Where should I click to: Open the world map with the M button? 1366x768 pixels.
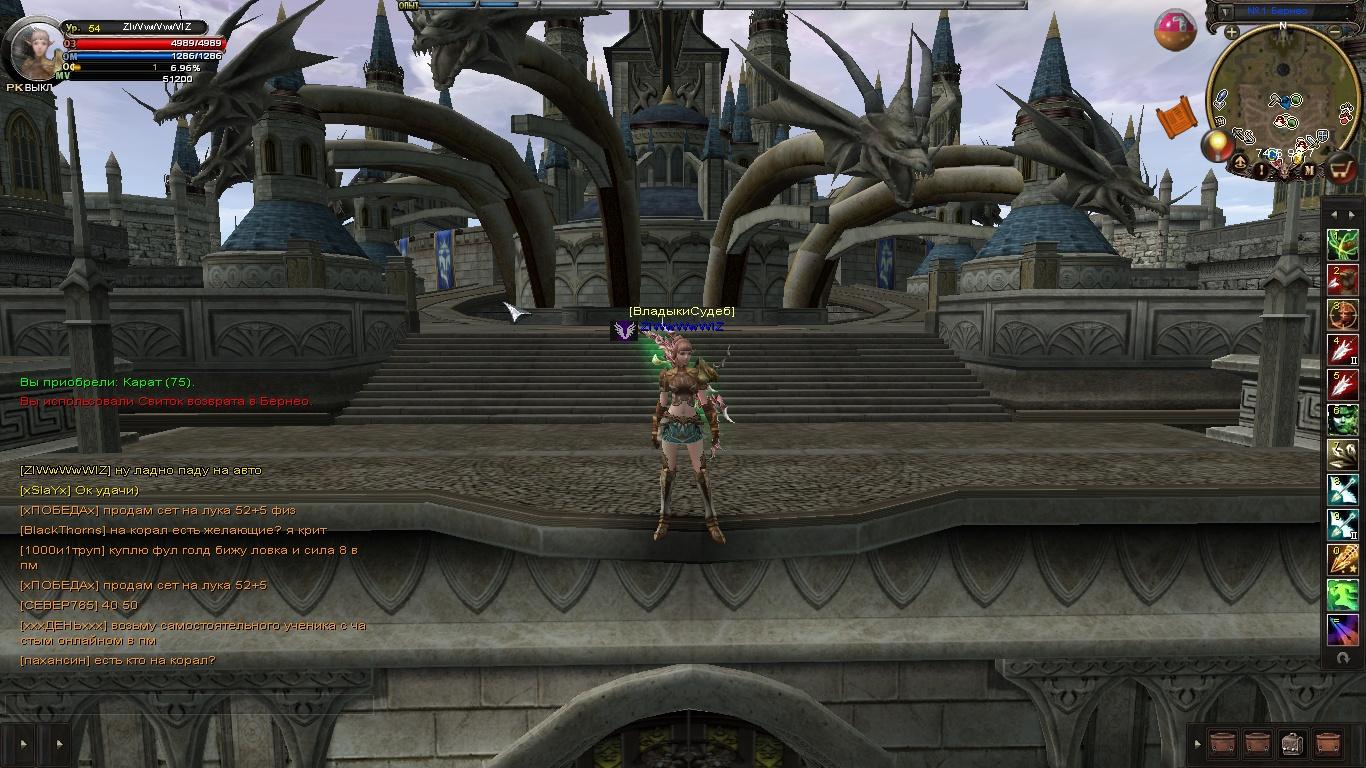click(x=1309, y=170)
